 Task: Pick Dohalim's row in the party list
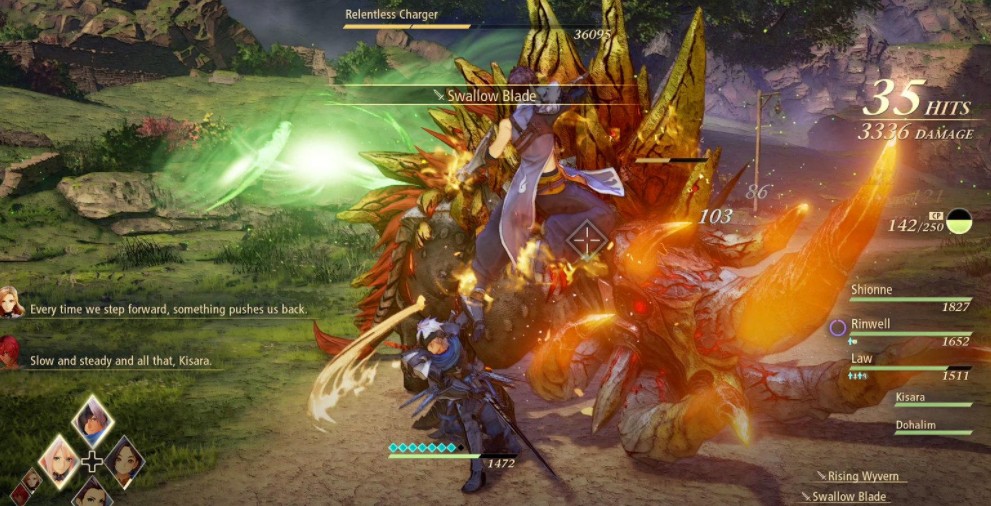(932, 427)
